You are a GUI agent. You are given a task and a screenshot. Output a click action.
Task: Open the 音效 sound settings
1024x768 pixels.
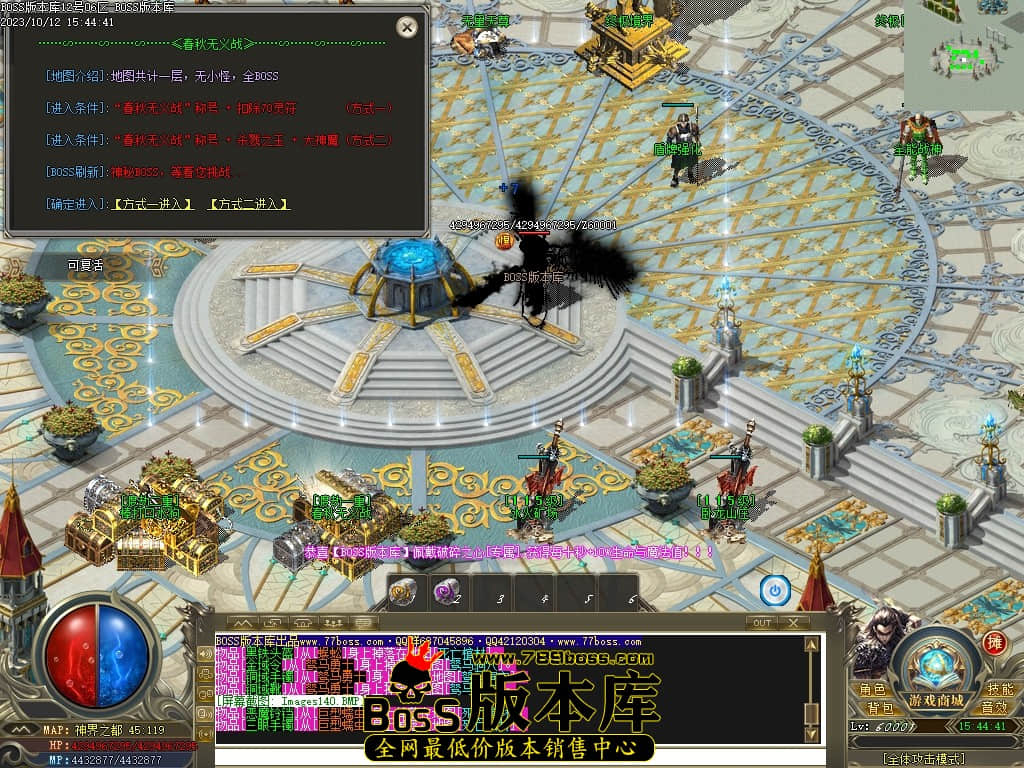pos(993,708)
